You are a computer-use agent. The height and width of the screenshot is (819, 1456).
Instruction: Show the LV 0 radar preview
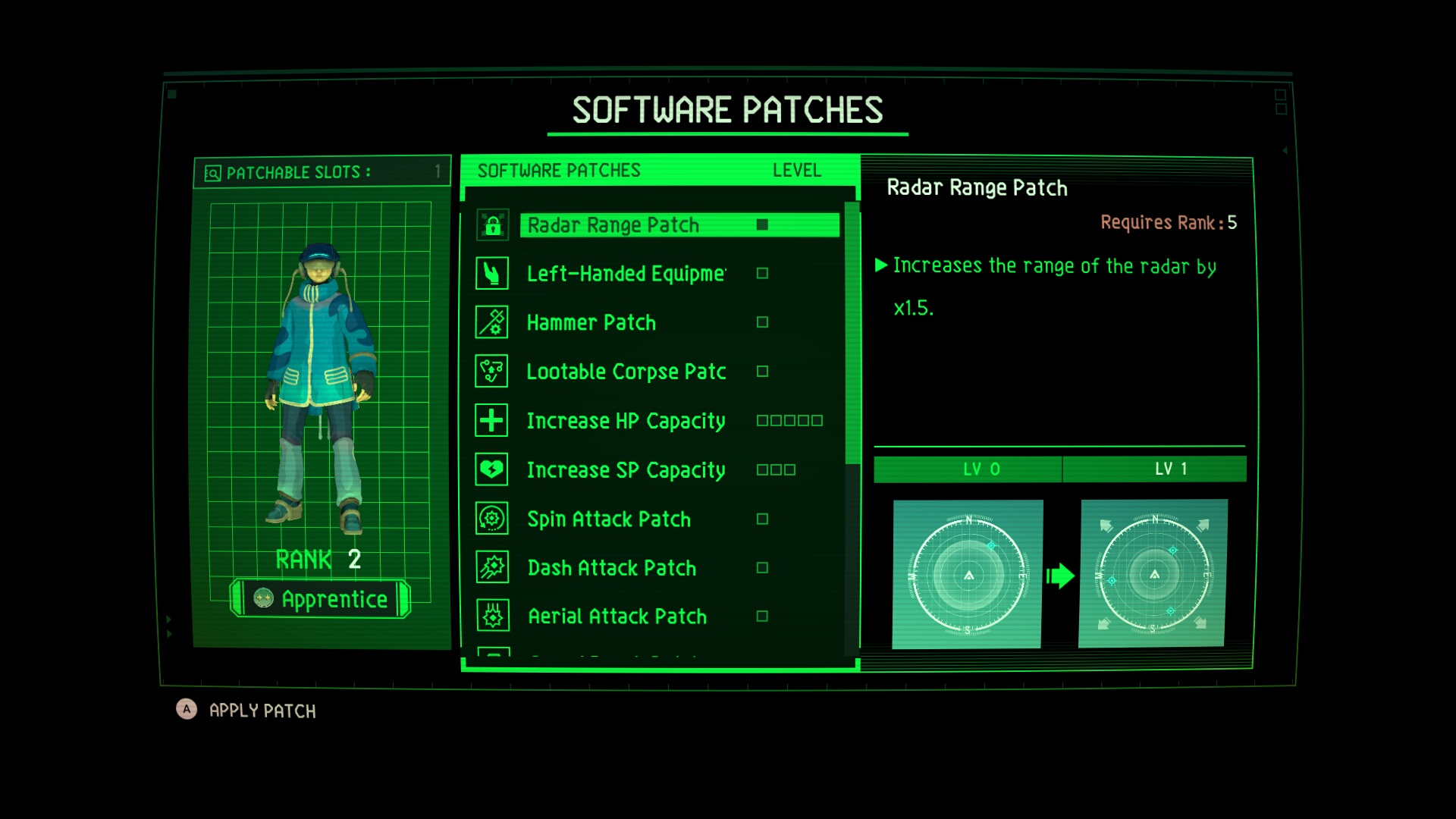[967, 574]
